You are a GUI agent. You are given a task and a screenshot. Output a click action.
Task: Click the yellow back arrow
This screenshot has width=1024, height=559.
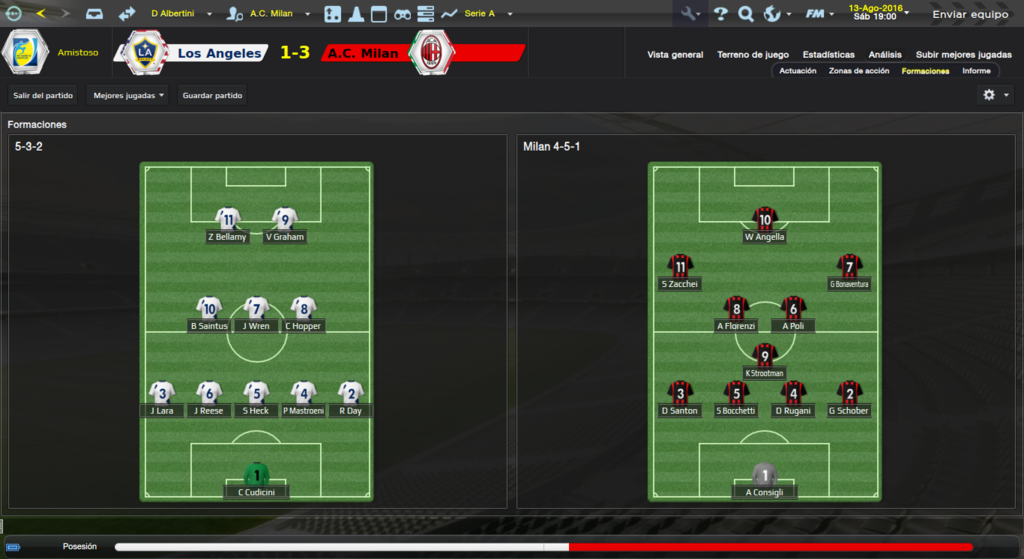pos(41,14)
